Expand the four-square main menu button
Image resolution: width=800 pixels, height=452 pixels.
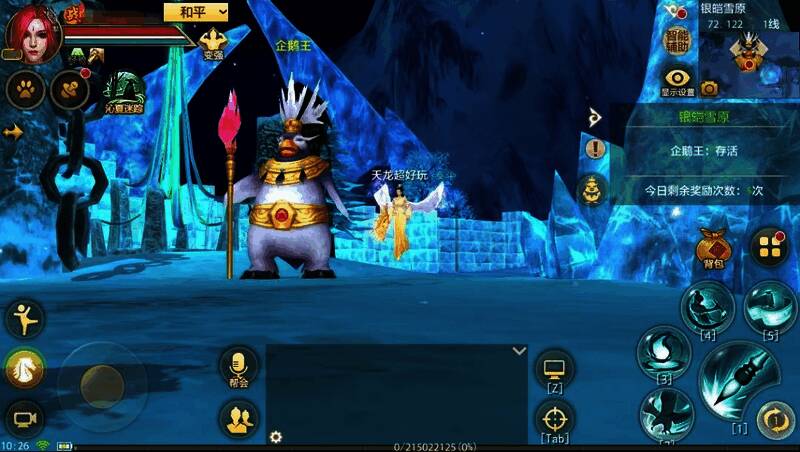pos(768,246)
